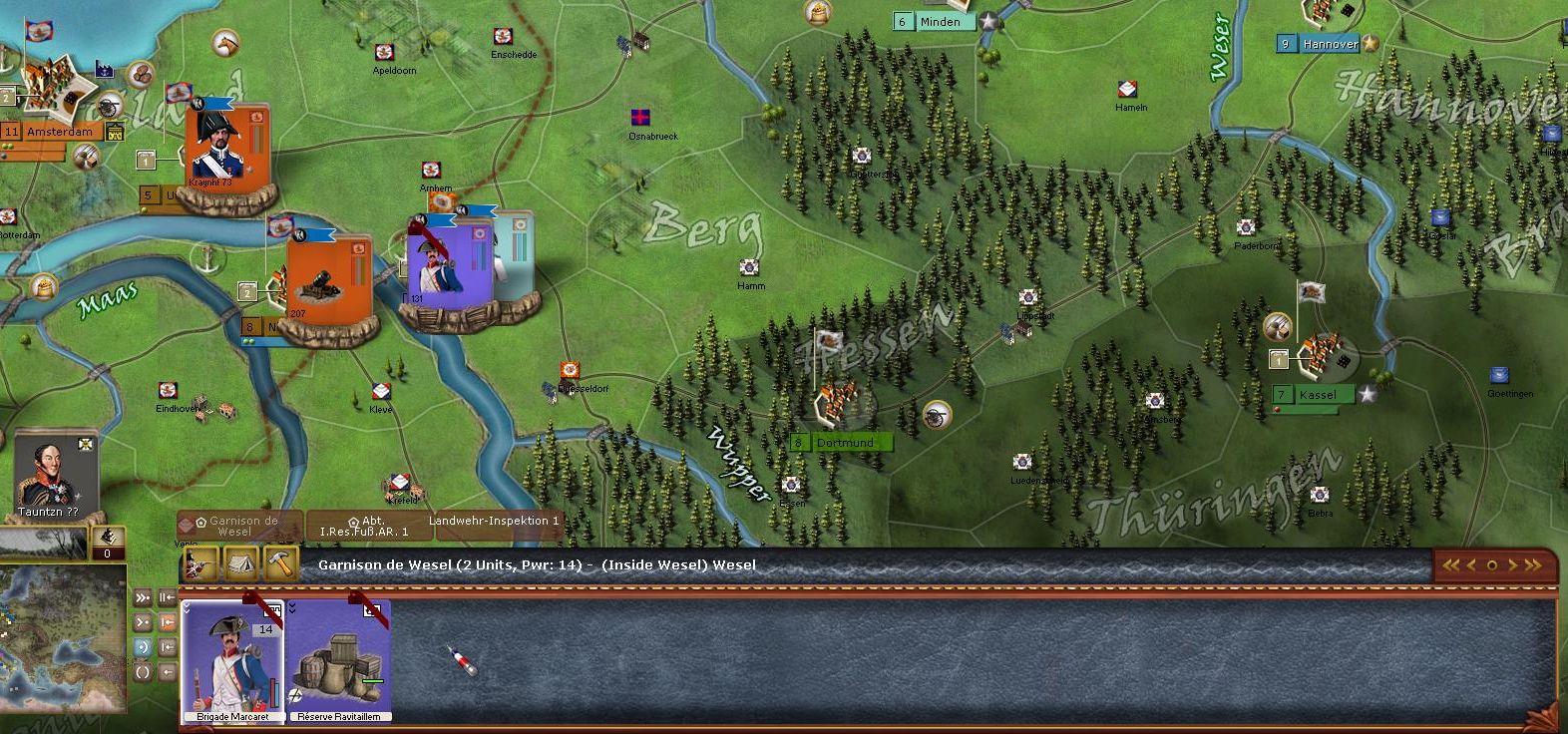Select the Brigade Marcaret unit card
This screenshot has width=1568, height=734.
click(232, 659)
